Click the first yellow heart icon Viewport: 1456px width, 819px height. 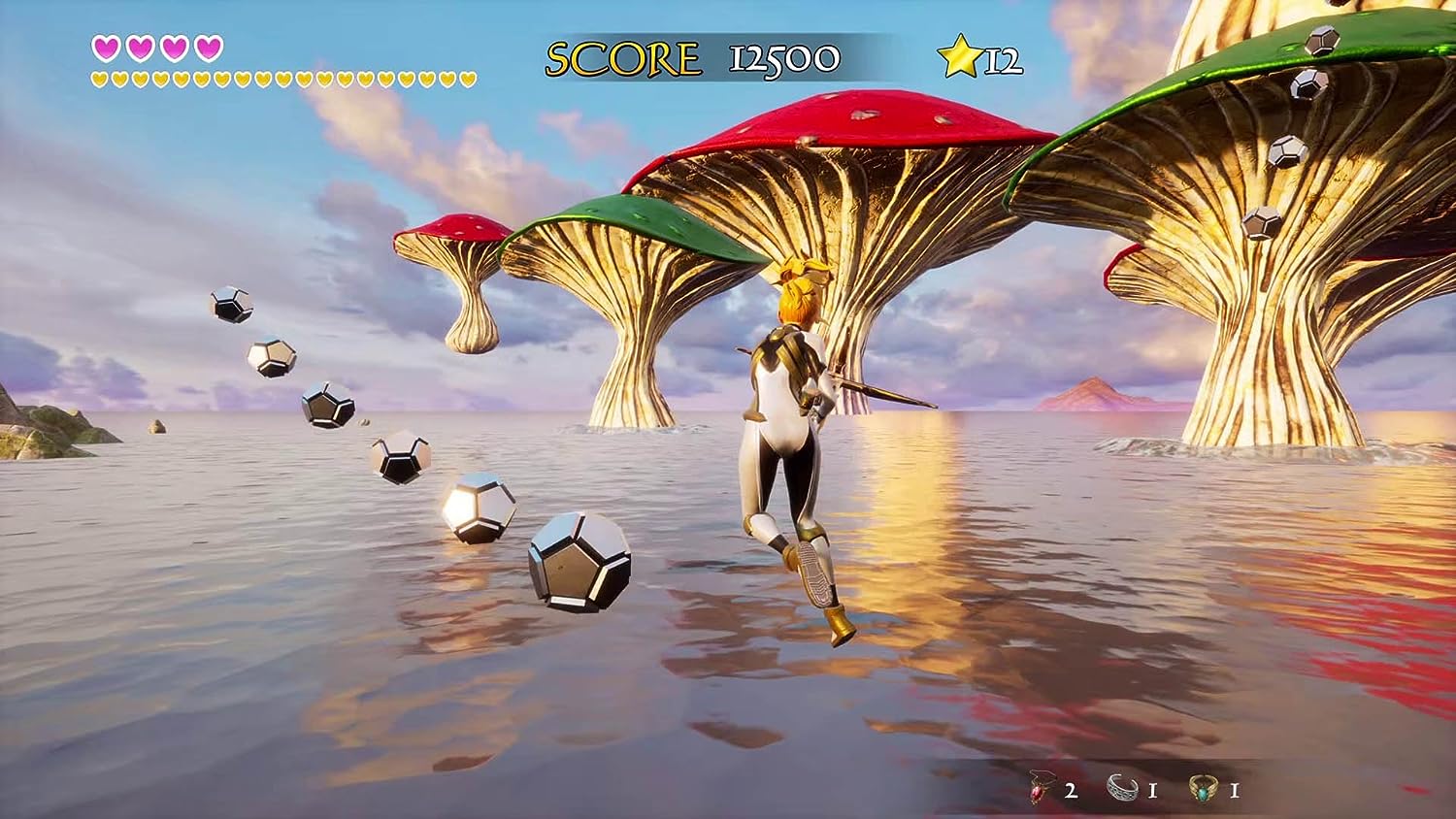click(97, 78)
